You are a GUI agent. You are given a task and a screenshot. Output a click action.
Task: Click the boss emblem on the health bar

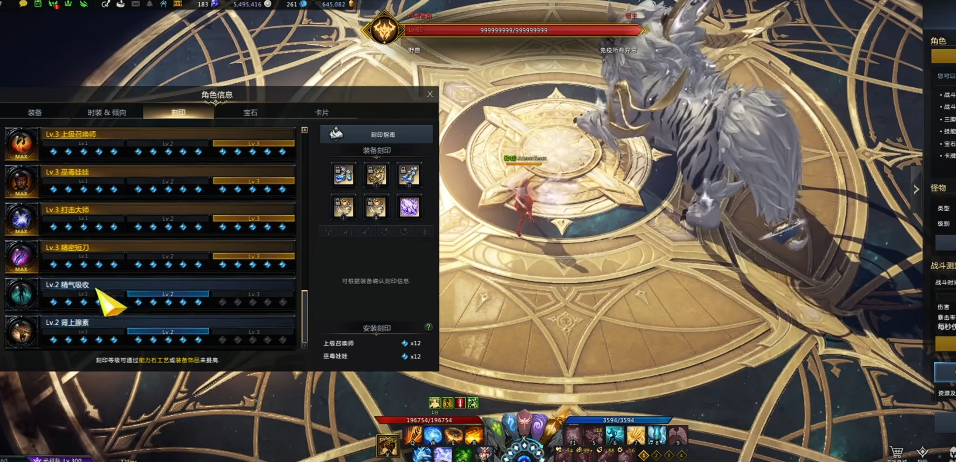click(x=383, y=31)
